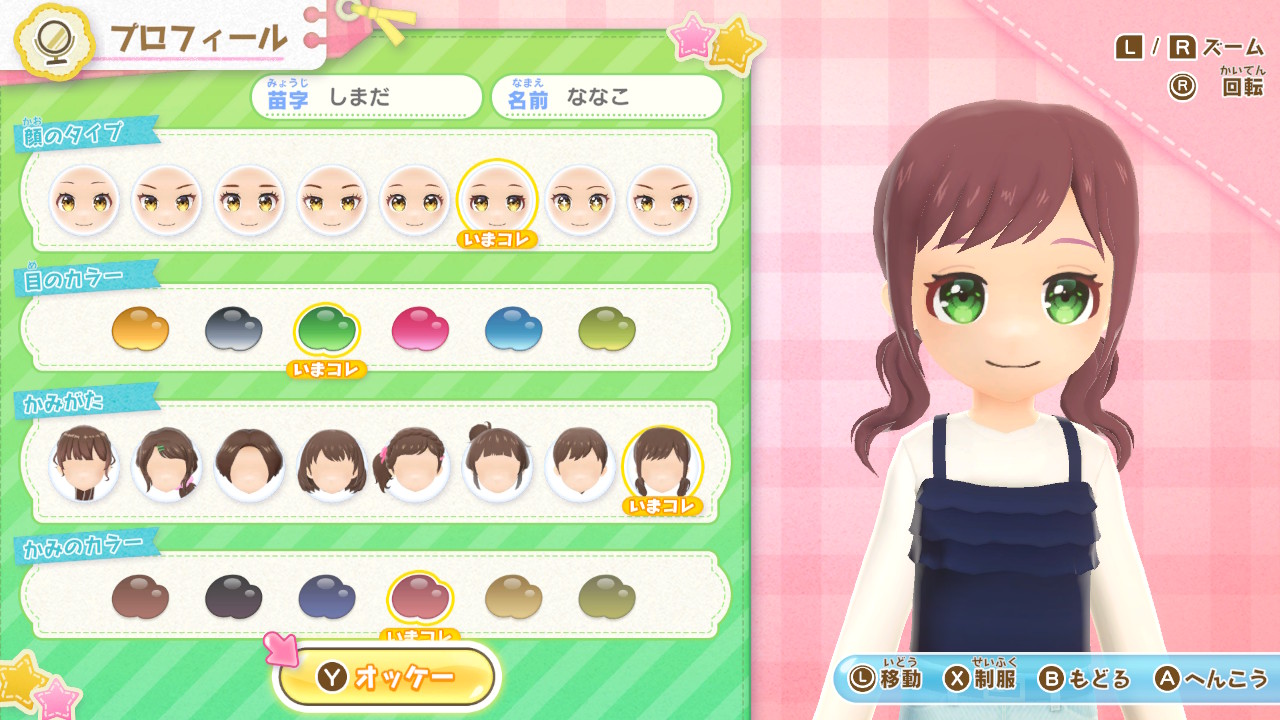Choose the olive green eye color
This screenshot has width=1280, height=720.
pyautogui.click(x=607, y=329)
